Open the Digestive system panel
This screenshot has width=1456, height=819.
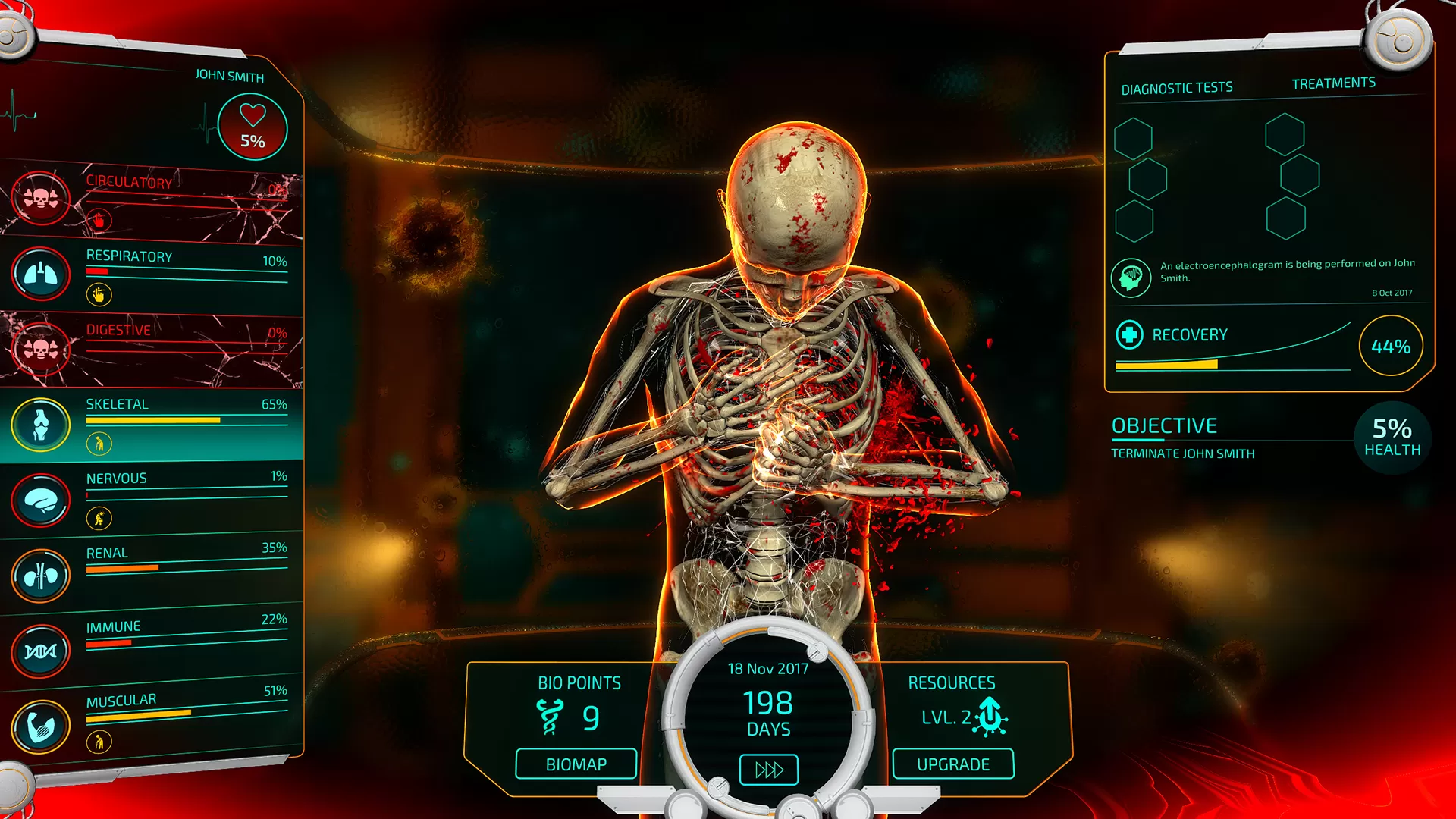[x=40, y=347]
